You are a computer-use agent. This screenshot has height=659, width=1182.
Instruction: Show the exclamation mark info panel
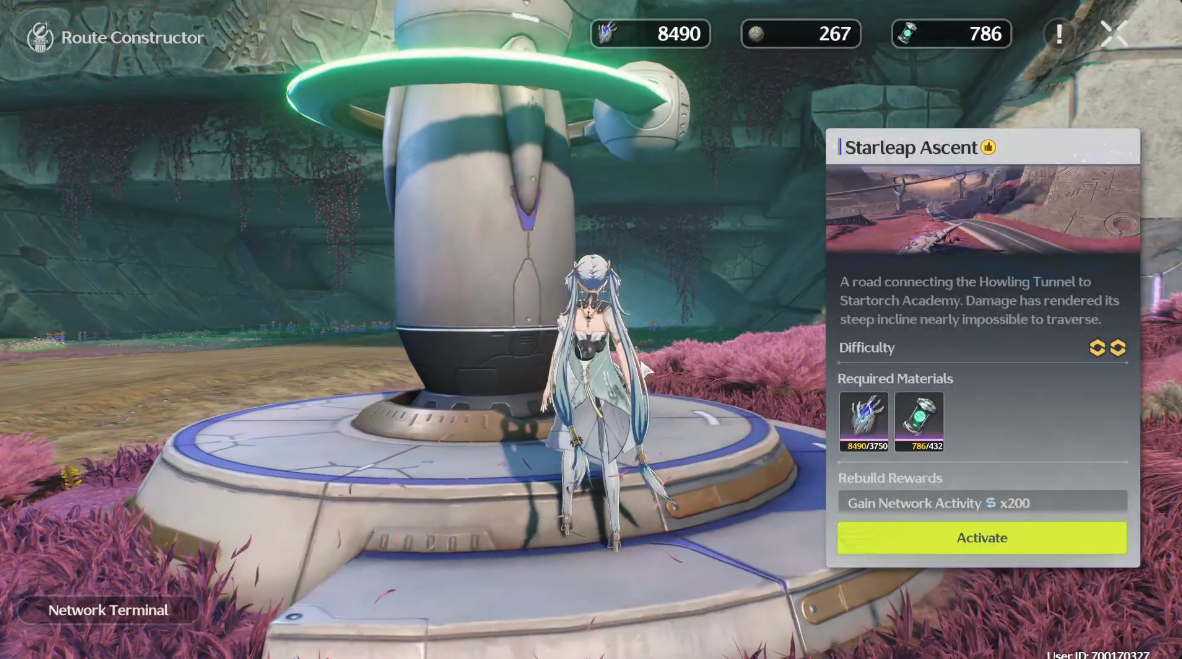tap(1059, 34)
